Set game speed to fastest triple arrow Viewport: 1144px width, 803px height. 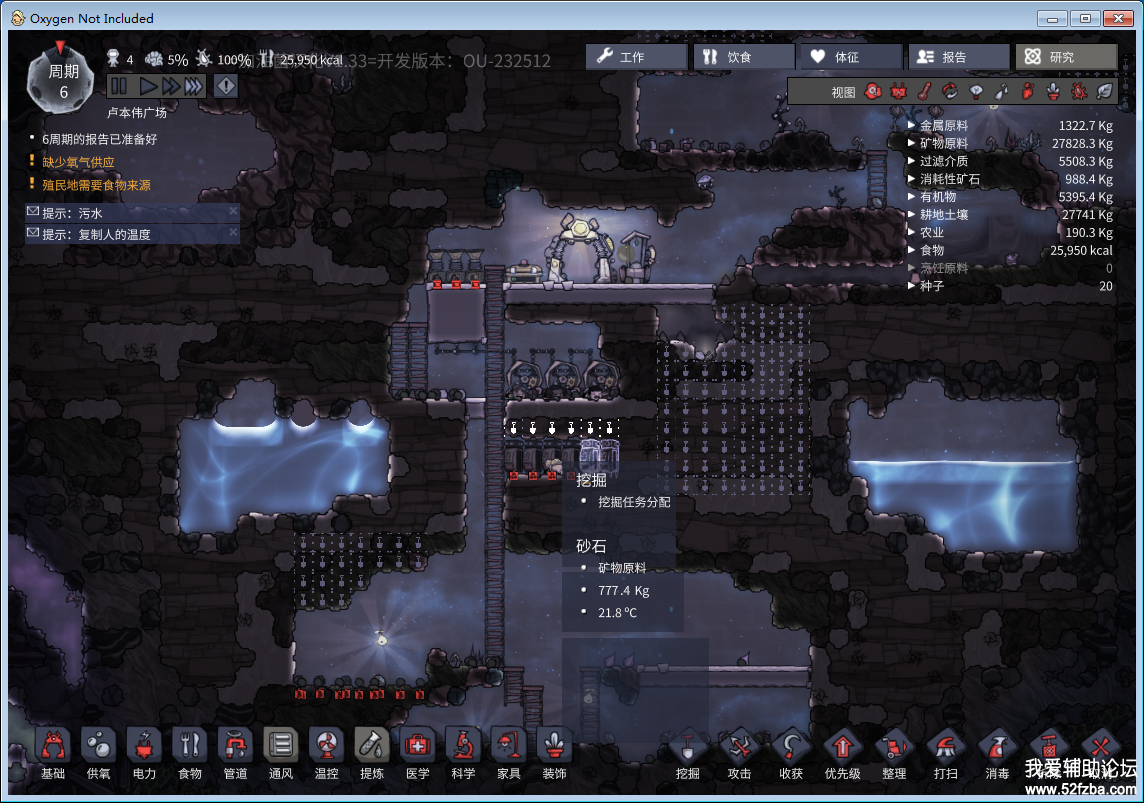193,87
